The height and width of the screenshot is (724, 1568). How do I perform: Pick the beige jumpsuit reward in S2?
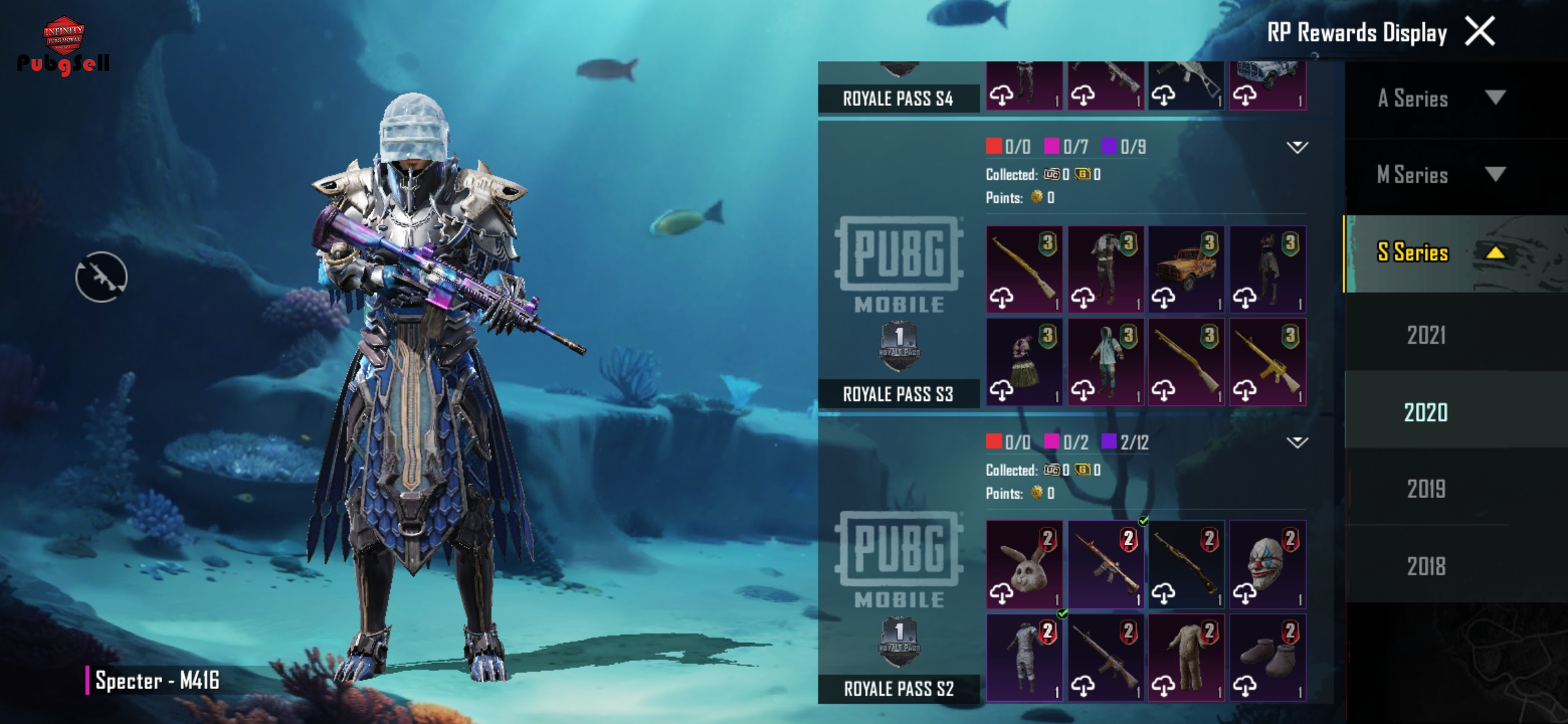pyautogui.click(x=1186, y=658)
